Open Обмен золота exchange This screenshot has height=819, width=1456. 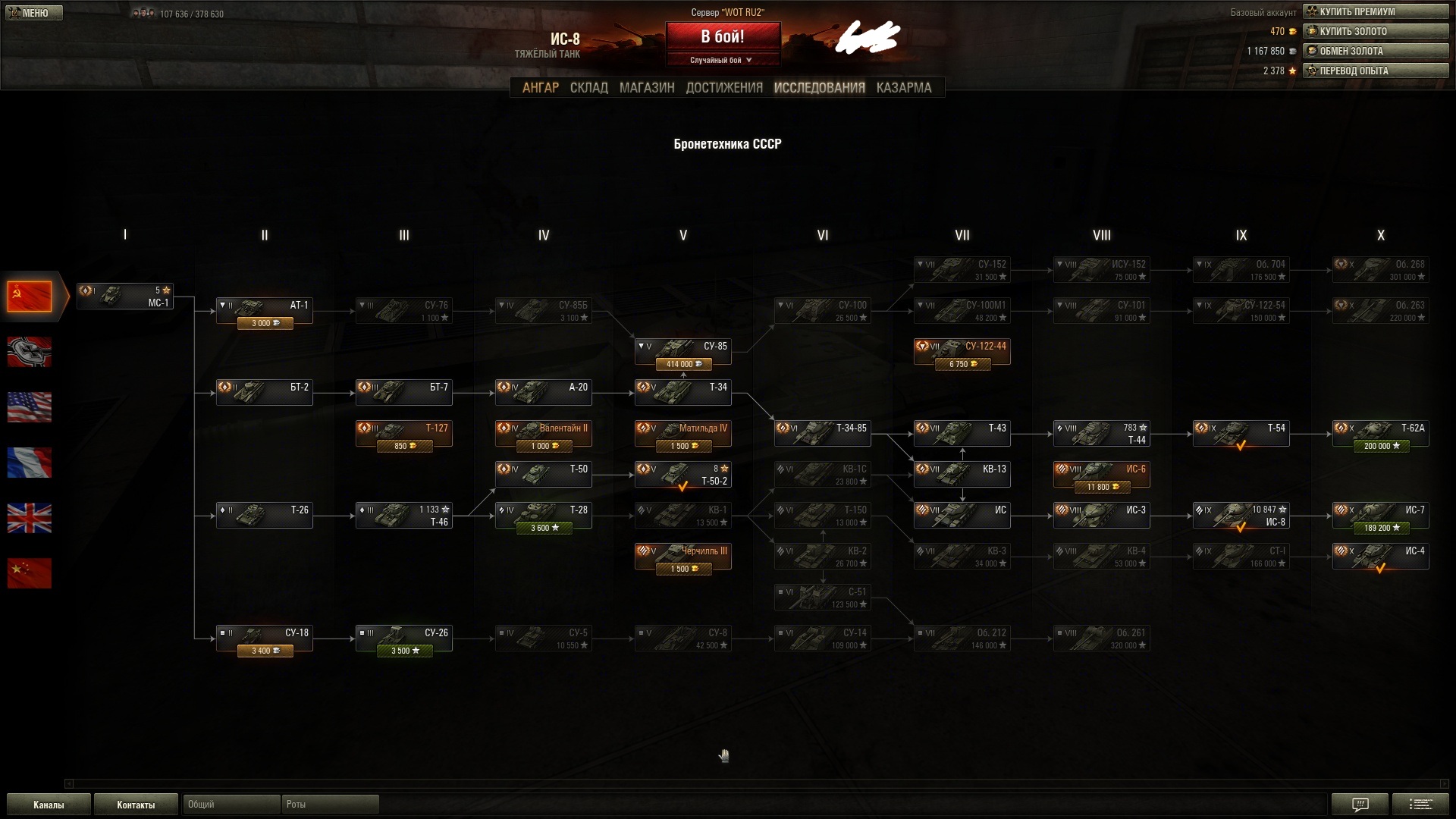[x=1375, y=51]
